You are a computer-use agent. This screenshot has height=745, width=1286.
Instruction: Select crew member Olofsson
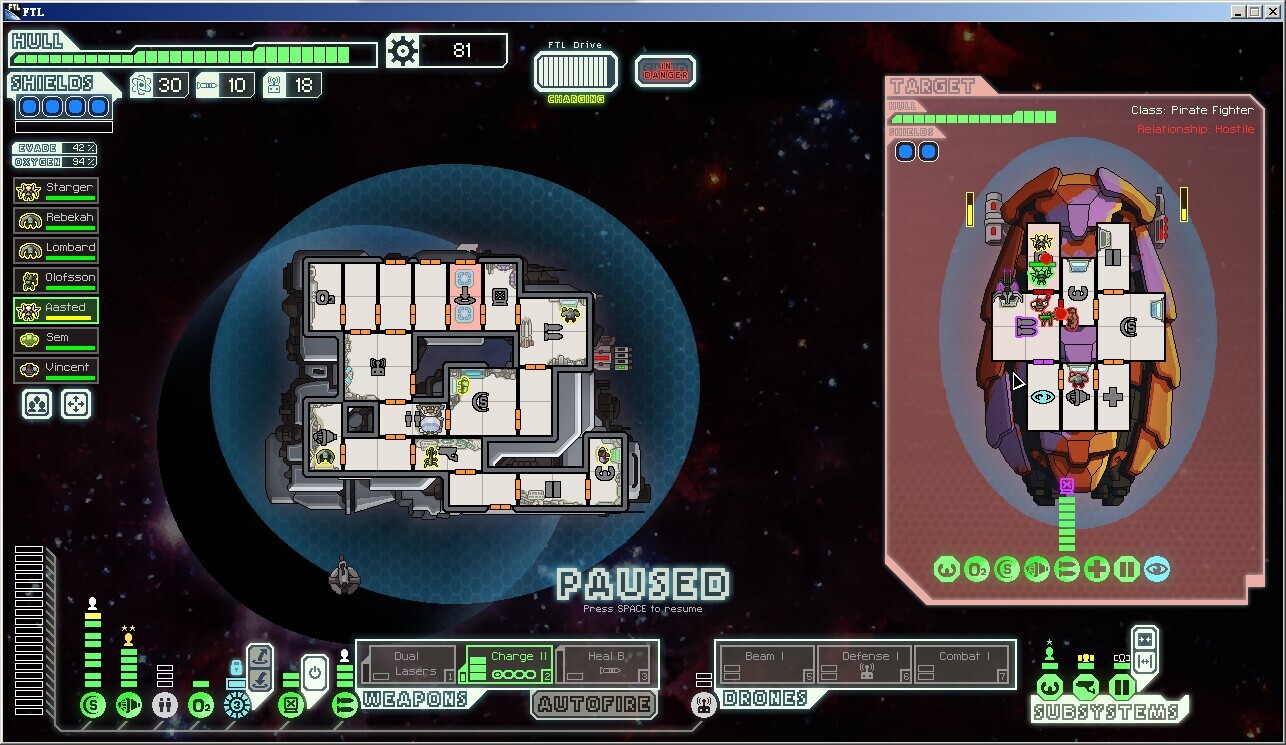tap(56, 280)
